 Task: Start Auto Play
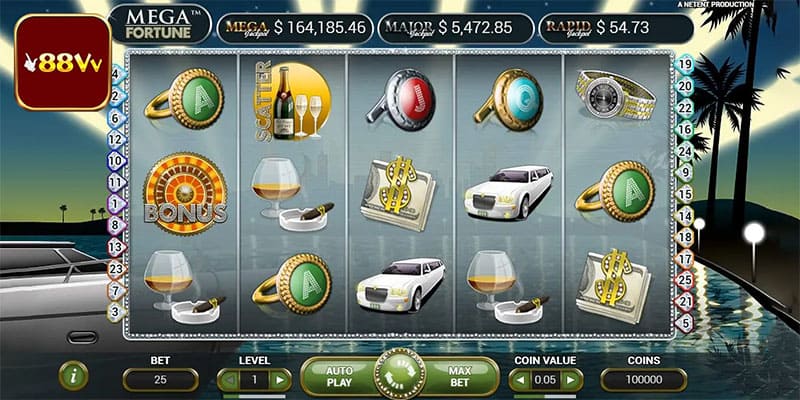point(339,376)
